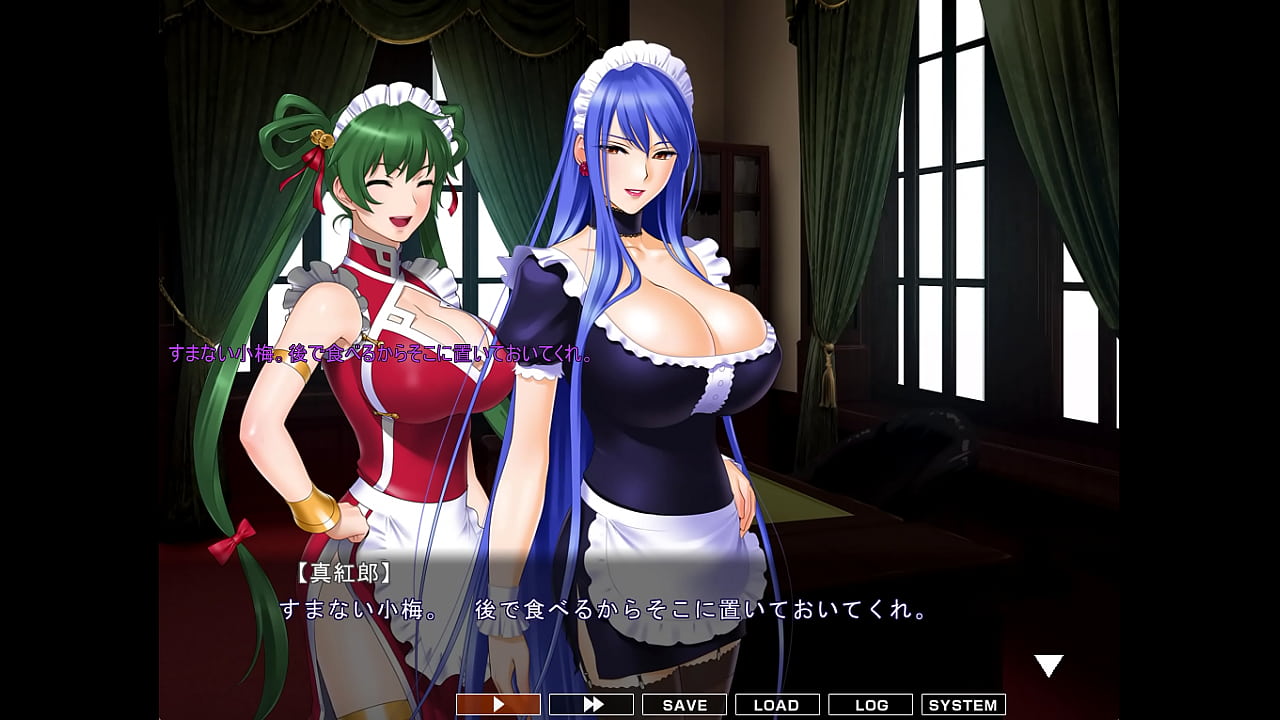Viewport: 1280px width, 720px height.
Task: Open the SAVE menu
Action: point(685,705)
